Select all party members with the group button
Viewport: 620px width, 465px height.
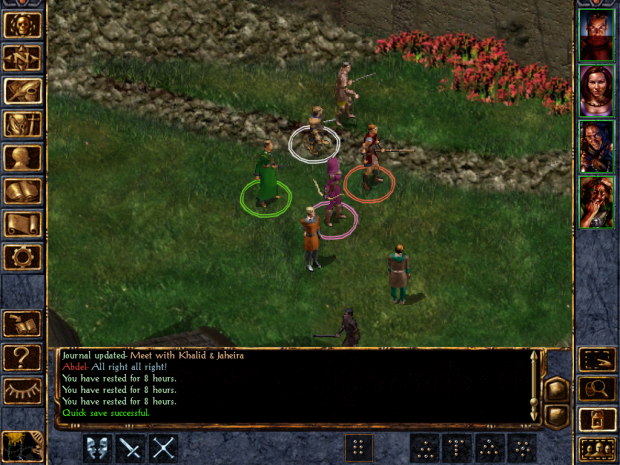click(596, 449)
